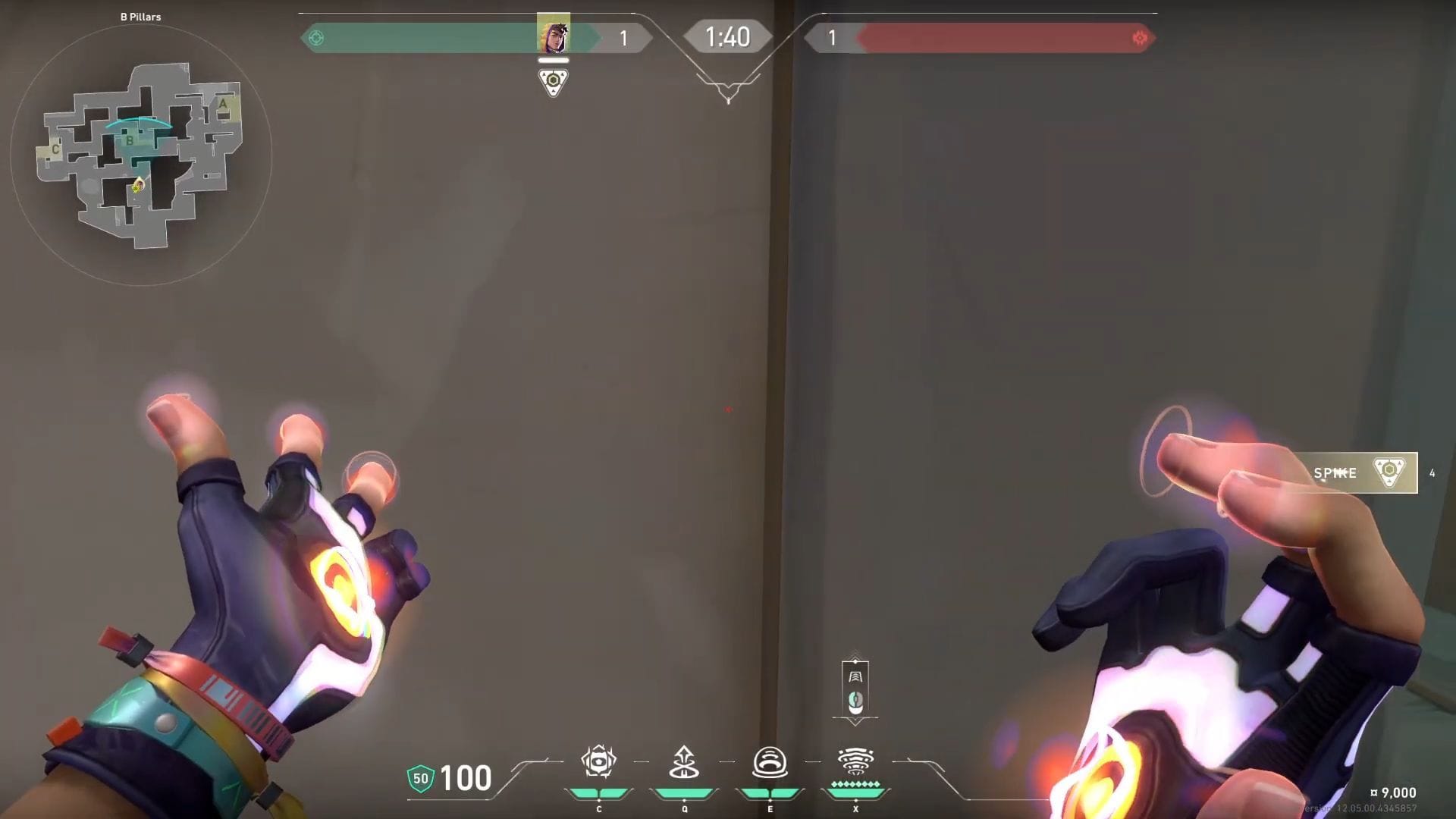Click the enemy team gear emblem on scoreboard
Image resolution: width=1456 pixels, height=819 pixels.
(x=1141, y=35)
